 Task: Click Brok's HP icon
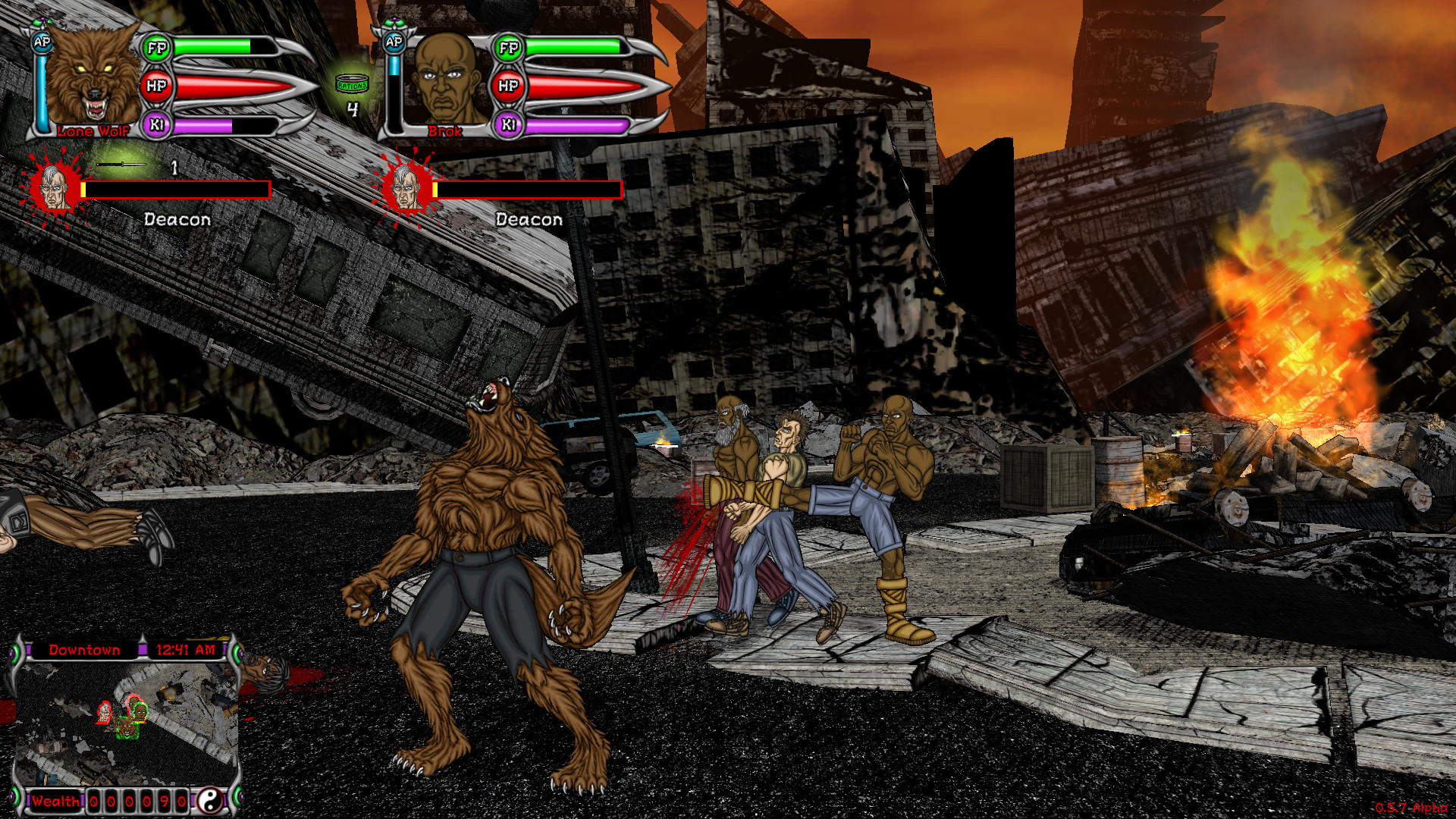508,85
